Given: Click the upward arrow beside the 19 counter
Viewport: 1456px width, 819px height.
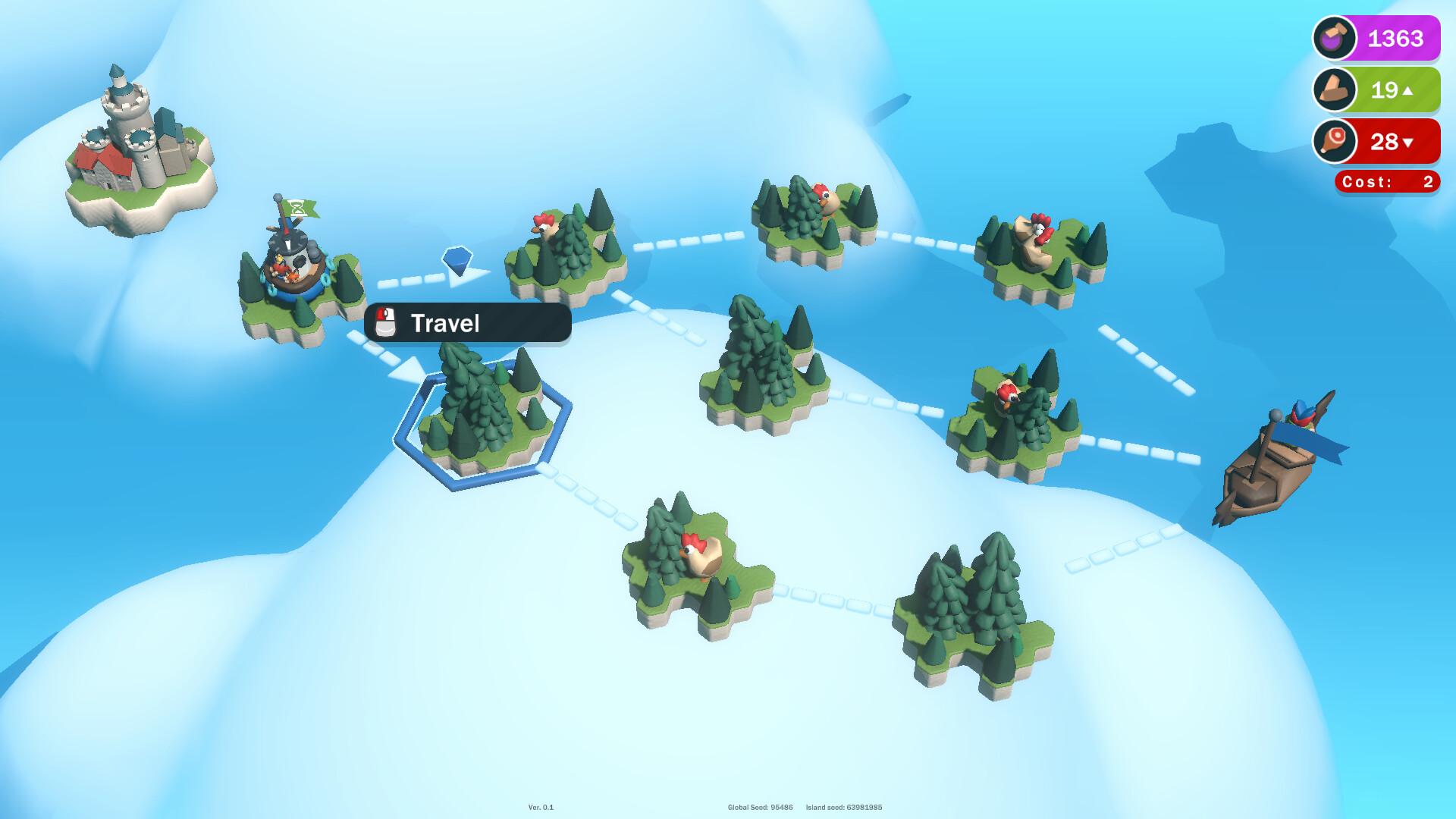Looking at the screenshot, I should (1409, 90).
